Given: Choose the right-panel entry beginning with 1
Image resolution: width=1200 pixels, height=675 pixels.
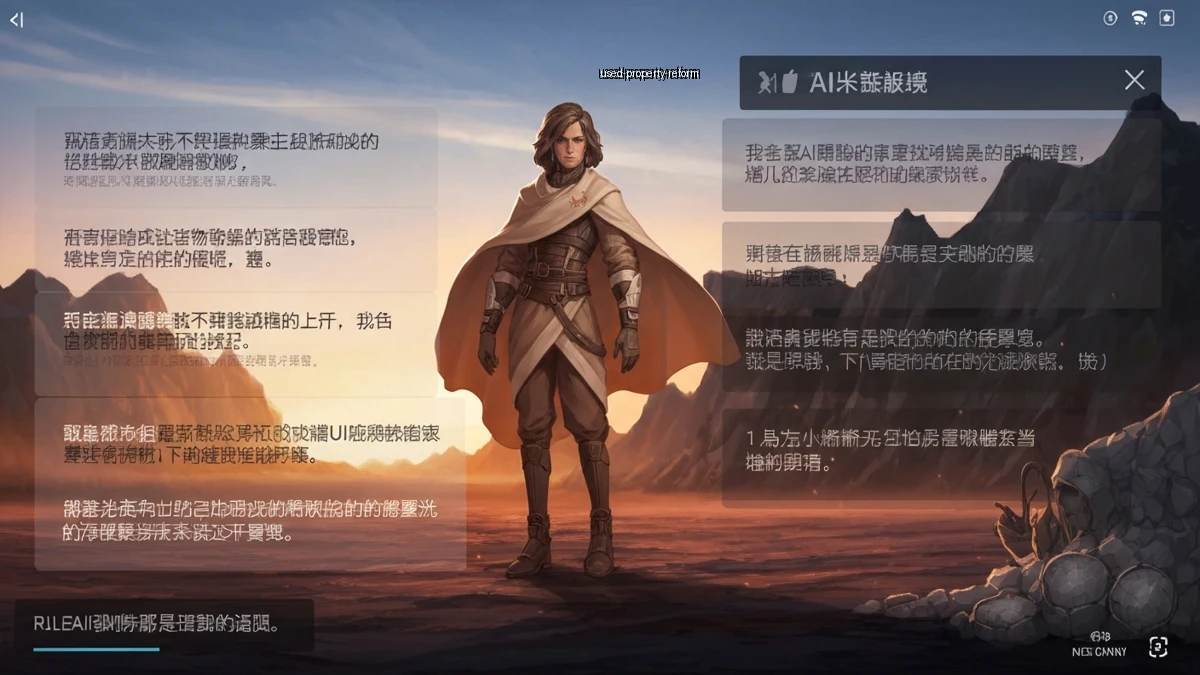Looking at the screenshot, I should click(x=941, y=451).
